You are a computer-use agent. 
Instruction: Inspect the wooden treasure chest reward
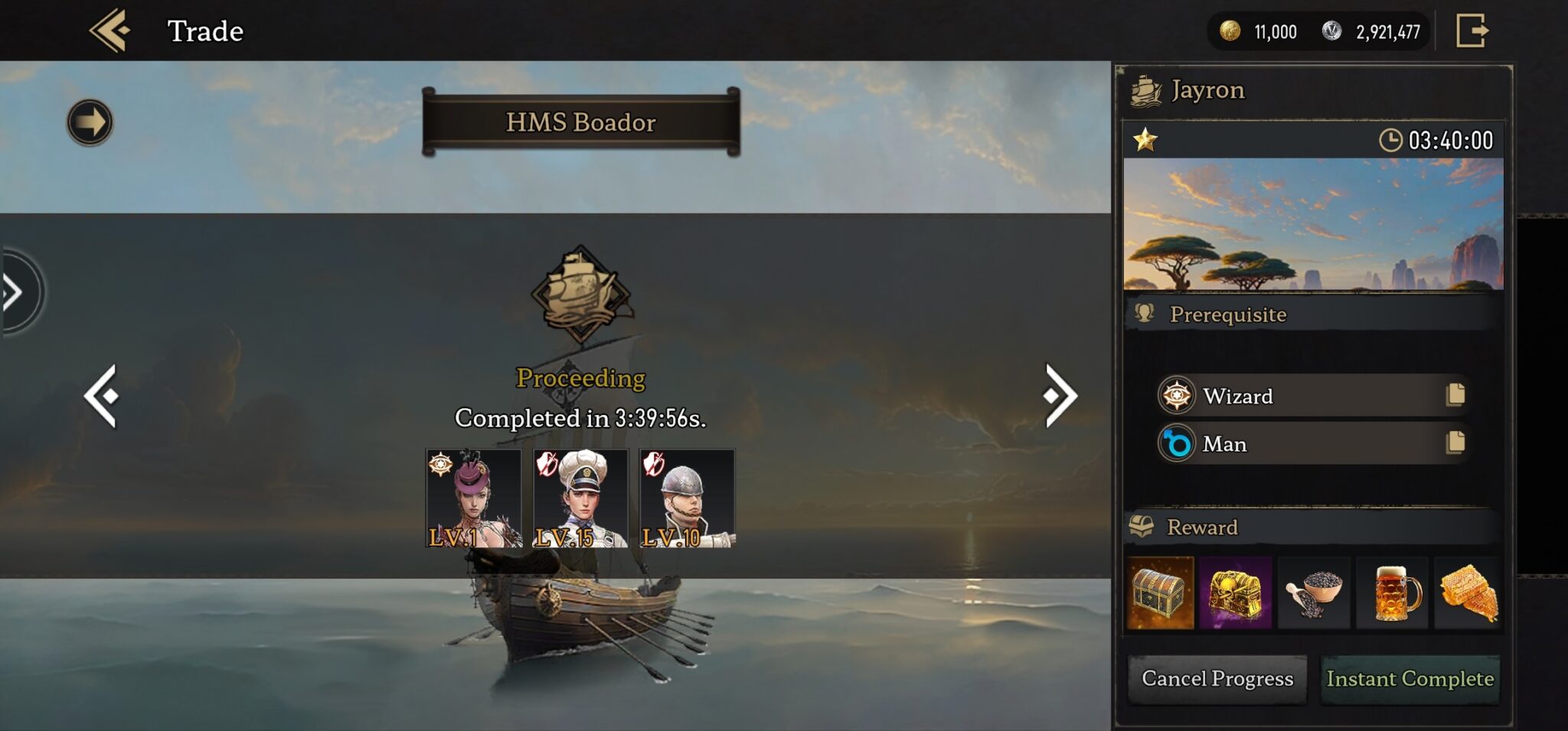click(x=1161, y=593)
